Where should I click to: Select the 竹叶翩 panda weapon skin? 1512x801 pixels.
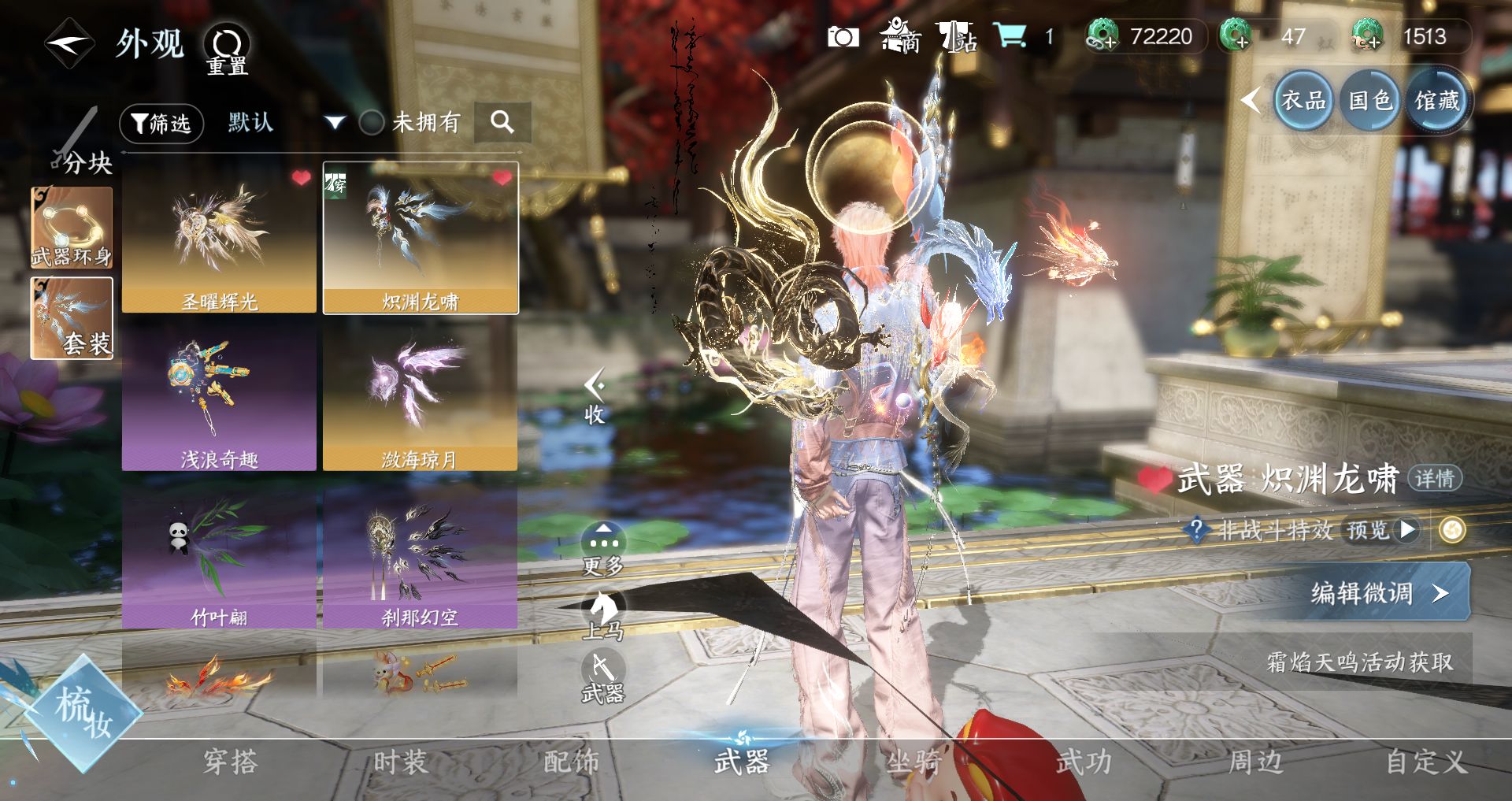pyautogui.click(x=219, y=554)
